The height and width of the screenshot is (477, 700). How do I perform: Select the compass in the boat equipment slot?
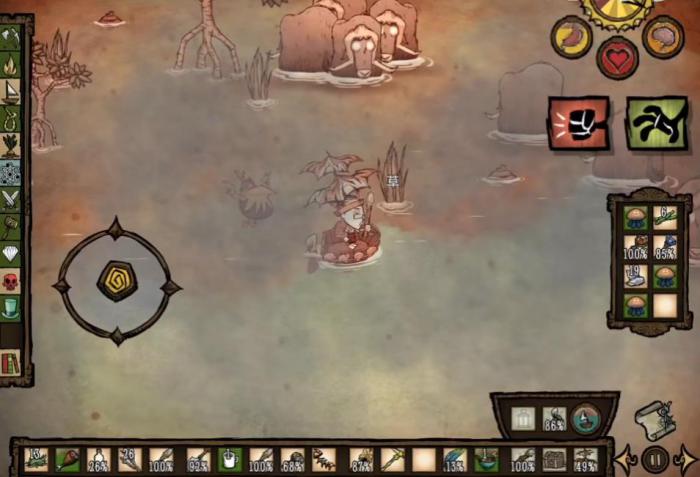(585, 418)
